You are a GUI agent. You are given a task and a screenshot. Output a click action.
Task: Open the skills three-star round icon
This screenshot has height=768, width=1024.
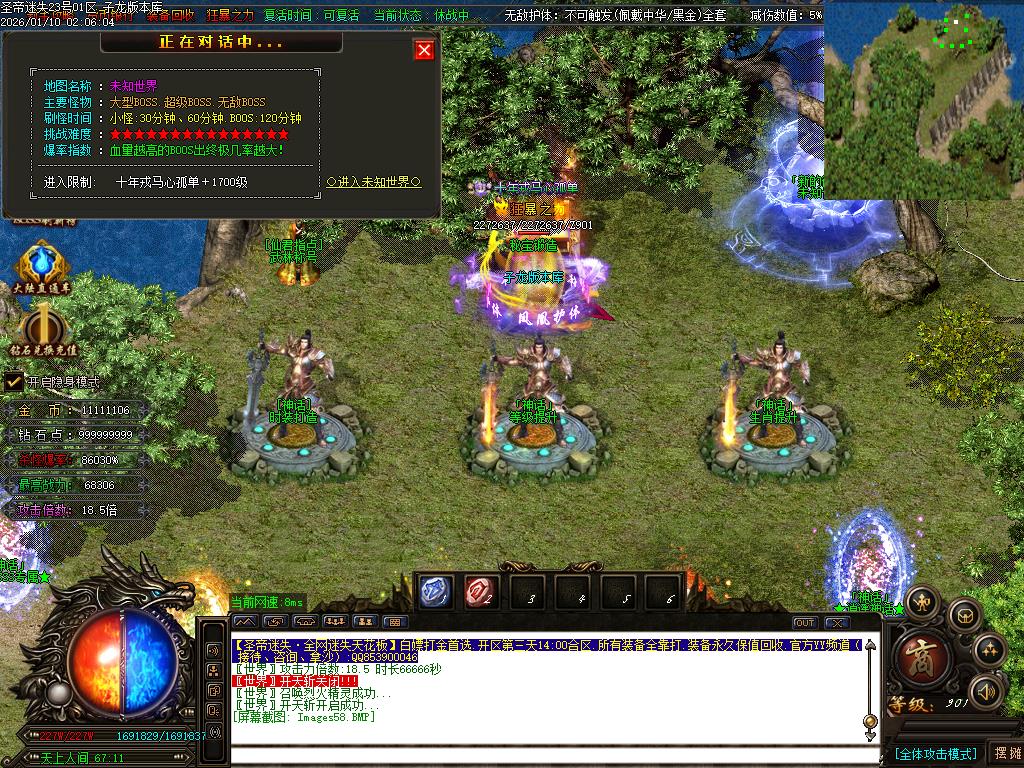coord(988,649)
